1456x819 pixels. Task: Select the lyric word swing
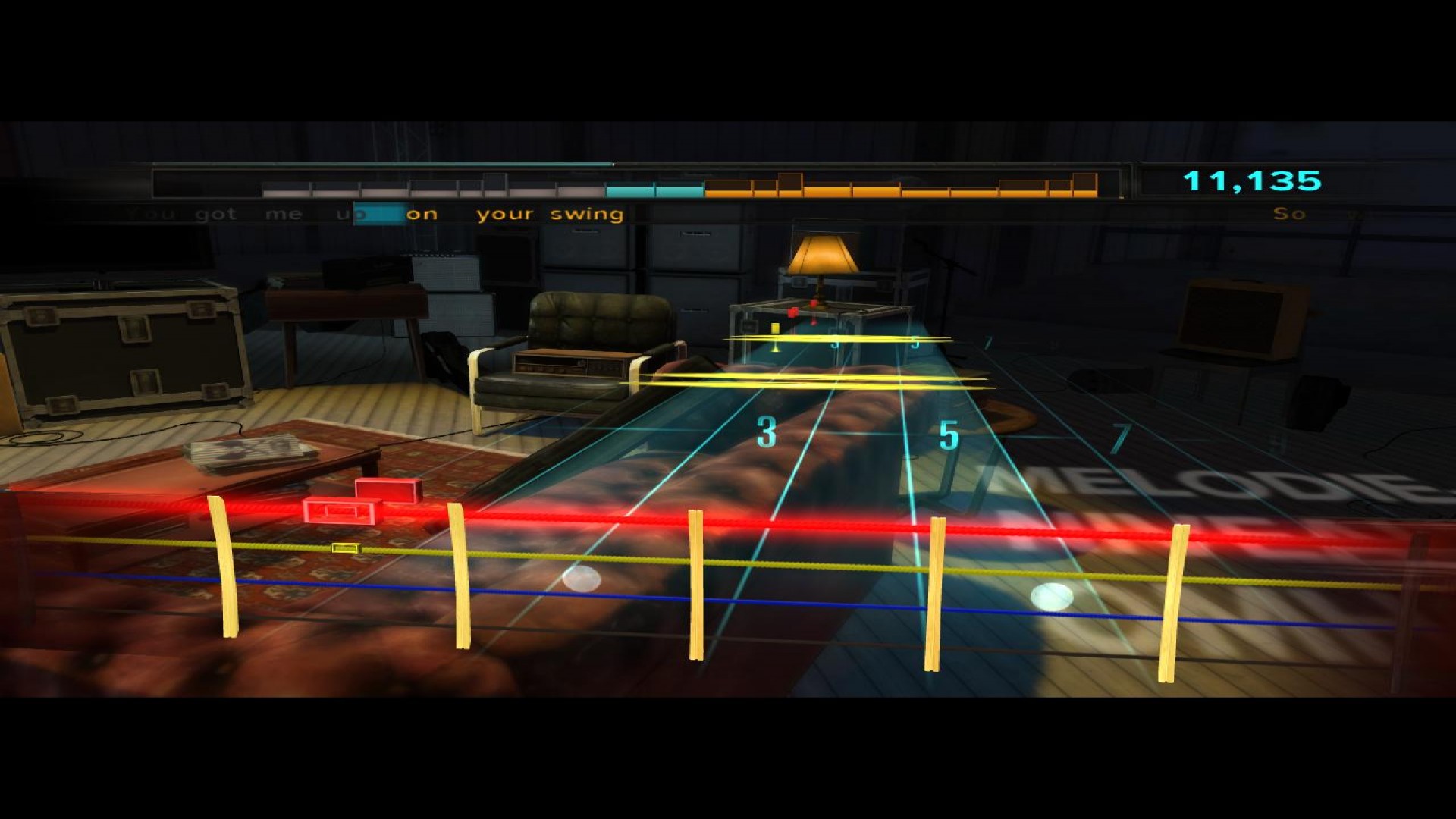(585, 214)
